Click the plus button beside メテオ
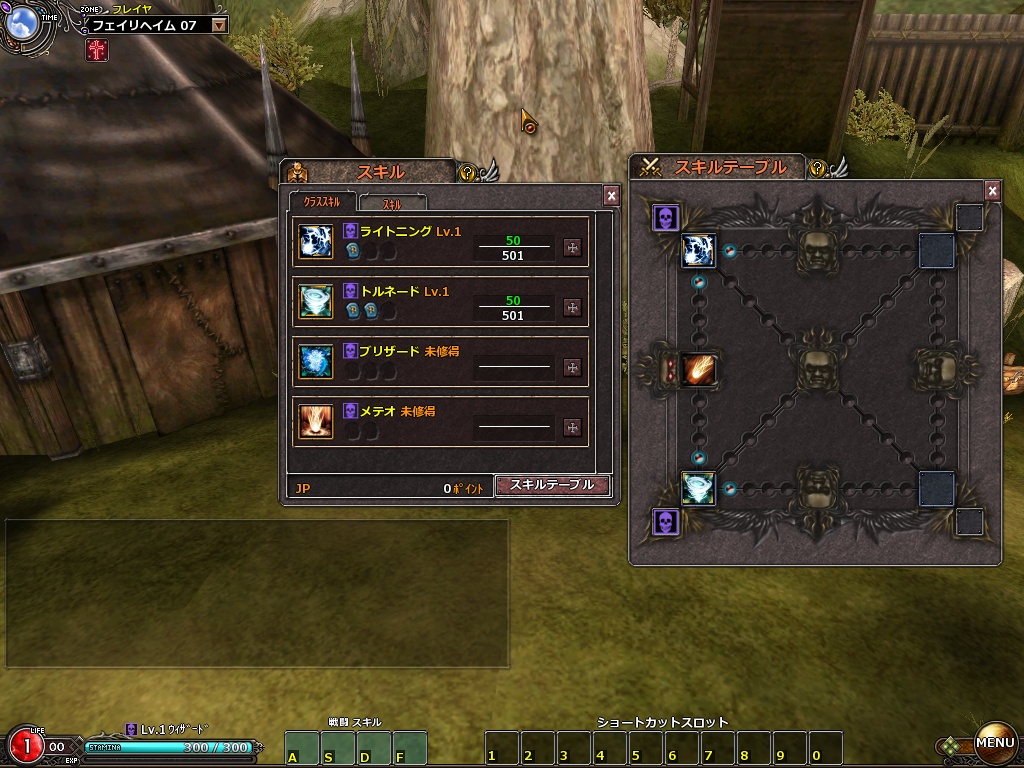Image resolution: width=1024 pixels, height=768 pixels. 572,428
